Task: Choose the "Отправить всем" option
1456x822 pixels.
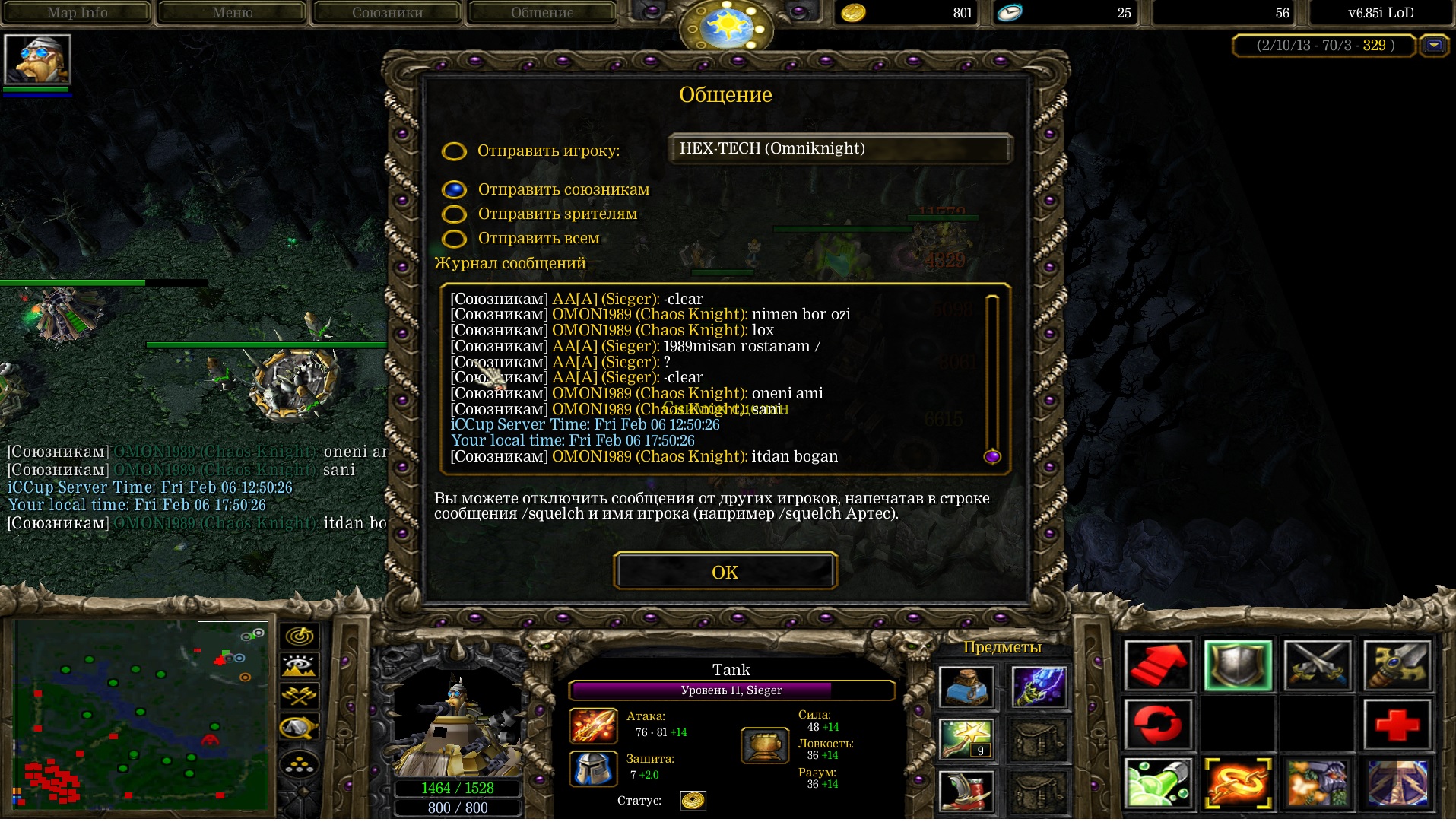Action: click(x=454, y=239)
